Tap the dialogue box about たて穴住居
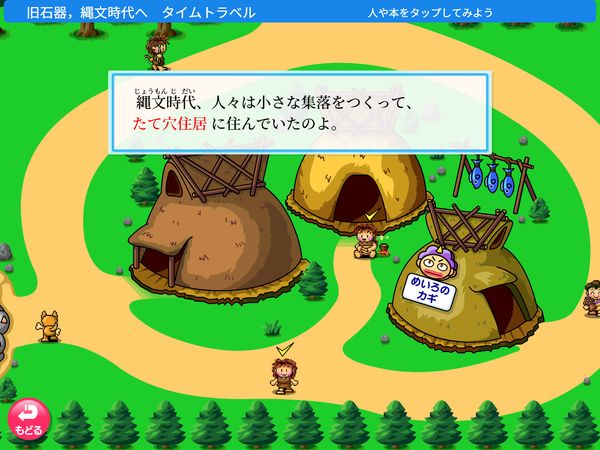This screenshot has height=450, width=600. click(300, 112)
